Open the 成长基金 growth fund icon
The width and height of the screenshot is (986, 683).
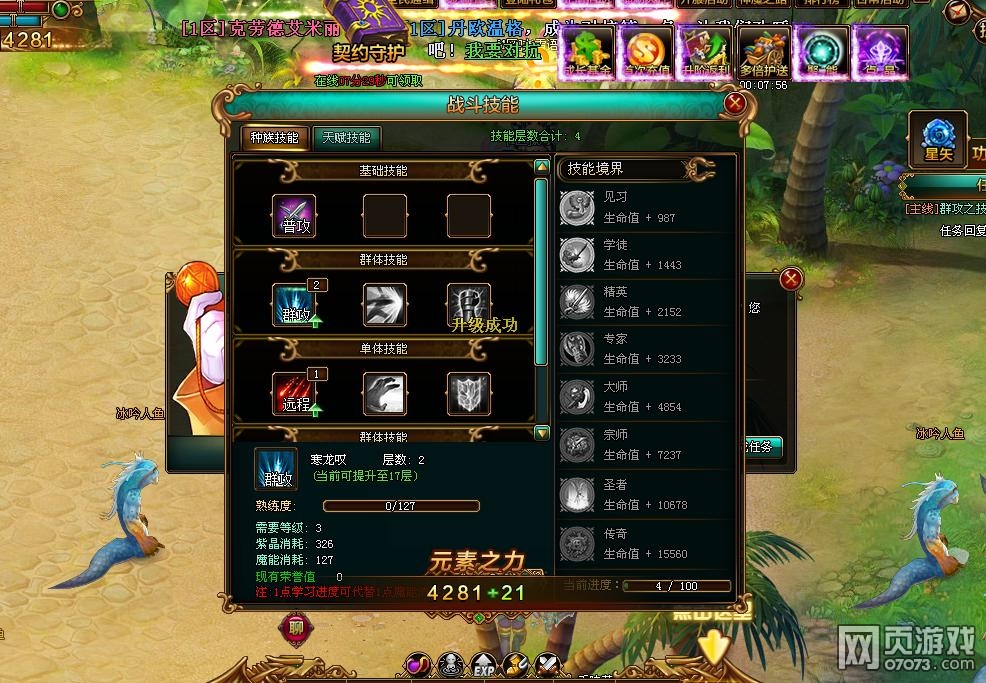pyautogui.click(x=587, y=53)
